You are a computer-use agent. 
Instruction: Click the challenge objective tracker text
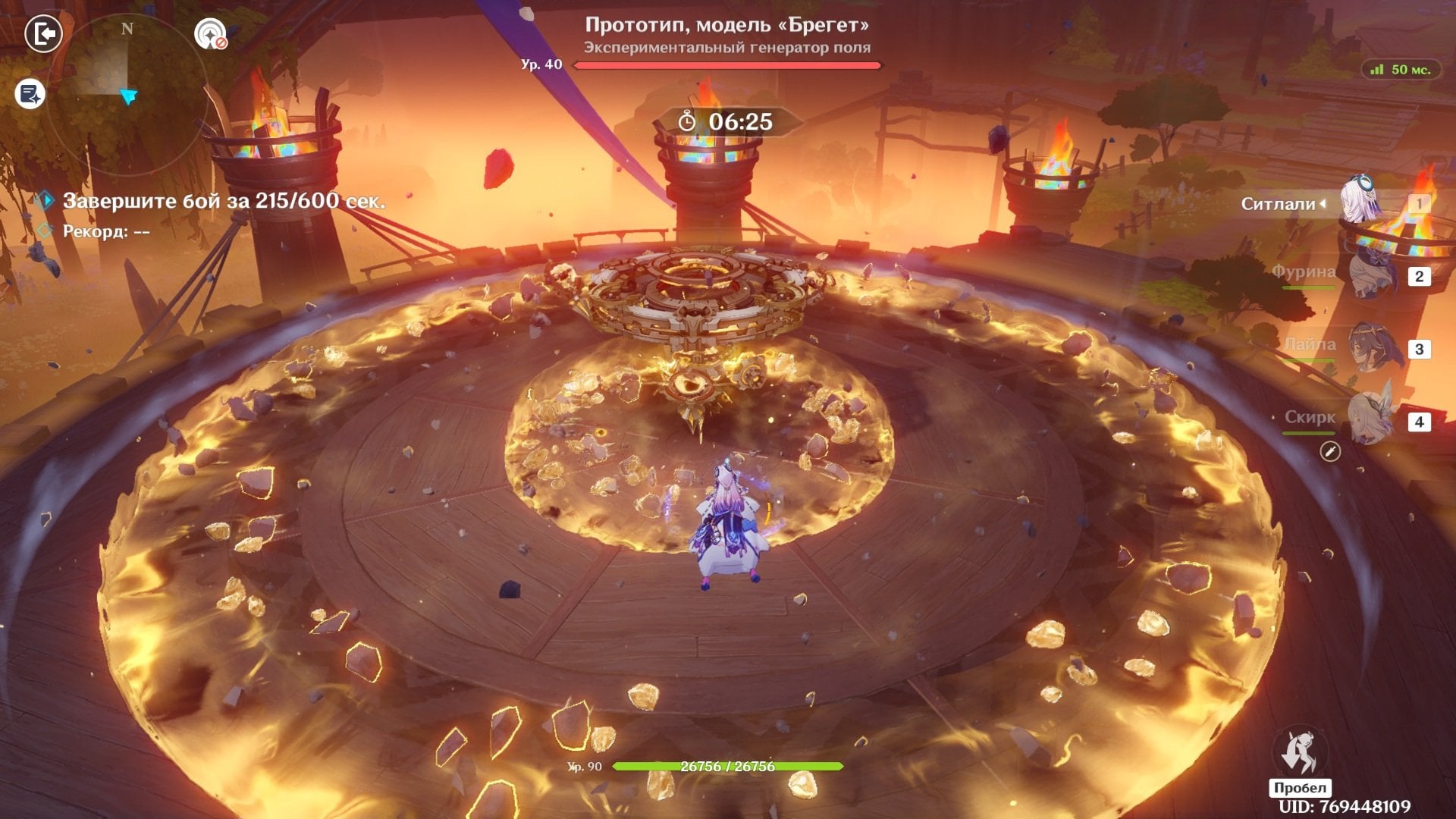click(x=224, y=201)
